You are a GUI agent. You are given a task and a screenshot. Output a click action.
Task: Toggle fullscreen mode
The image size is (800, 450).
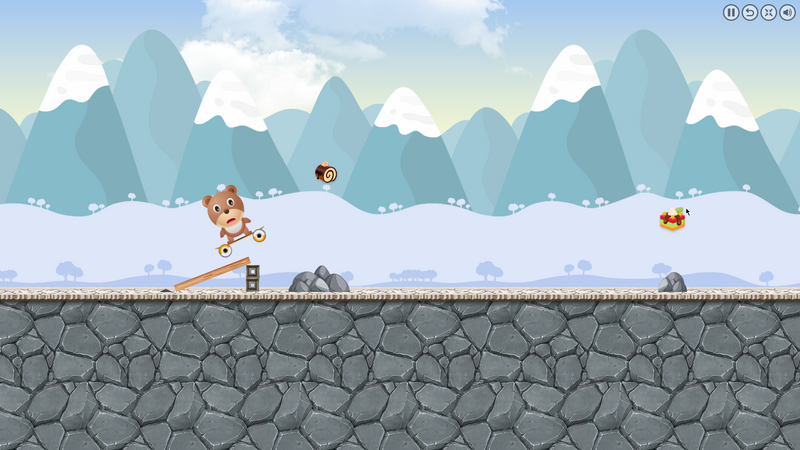pyautogui.click(x=768, y=12)
